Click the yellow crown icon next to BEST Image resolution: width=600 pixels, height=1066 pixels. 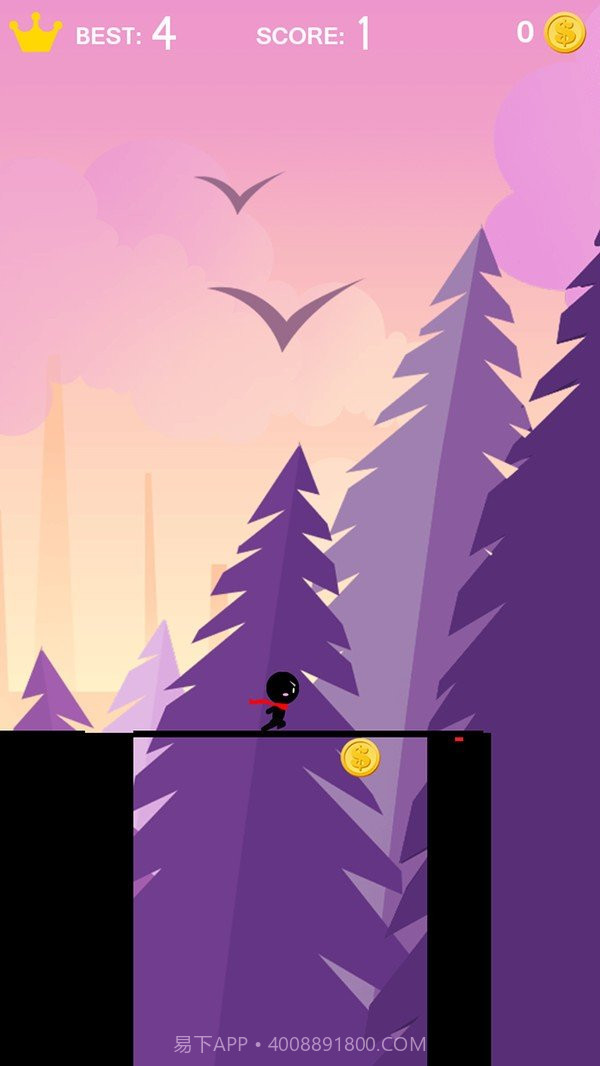click(36, 34)
